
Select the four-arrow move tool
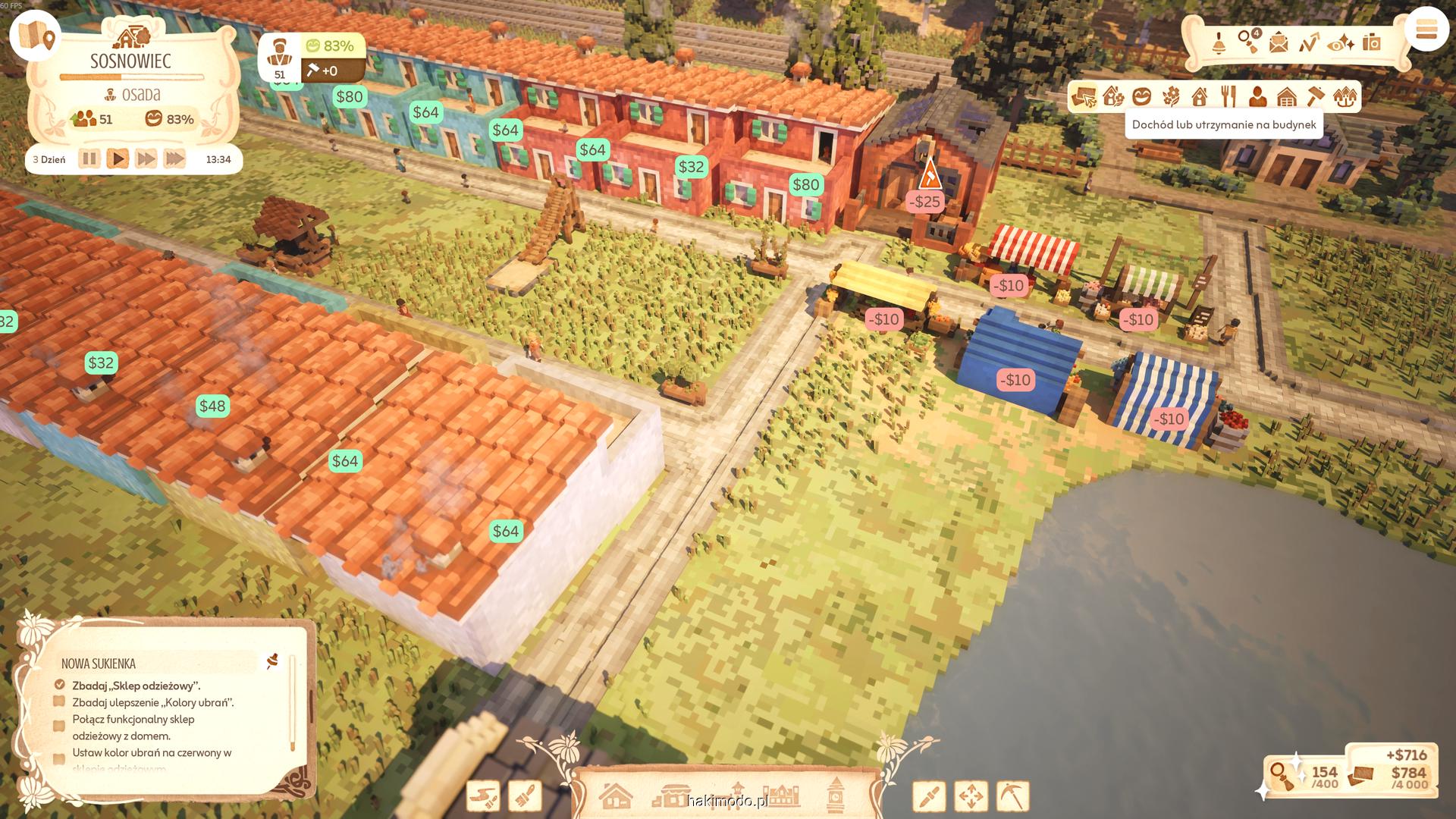971,796
